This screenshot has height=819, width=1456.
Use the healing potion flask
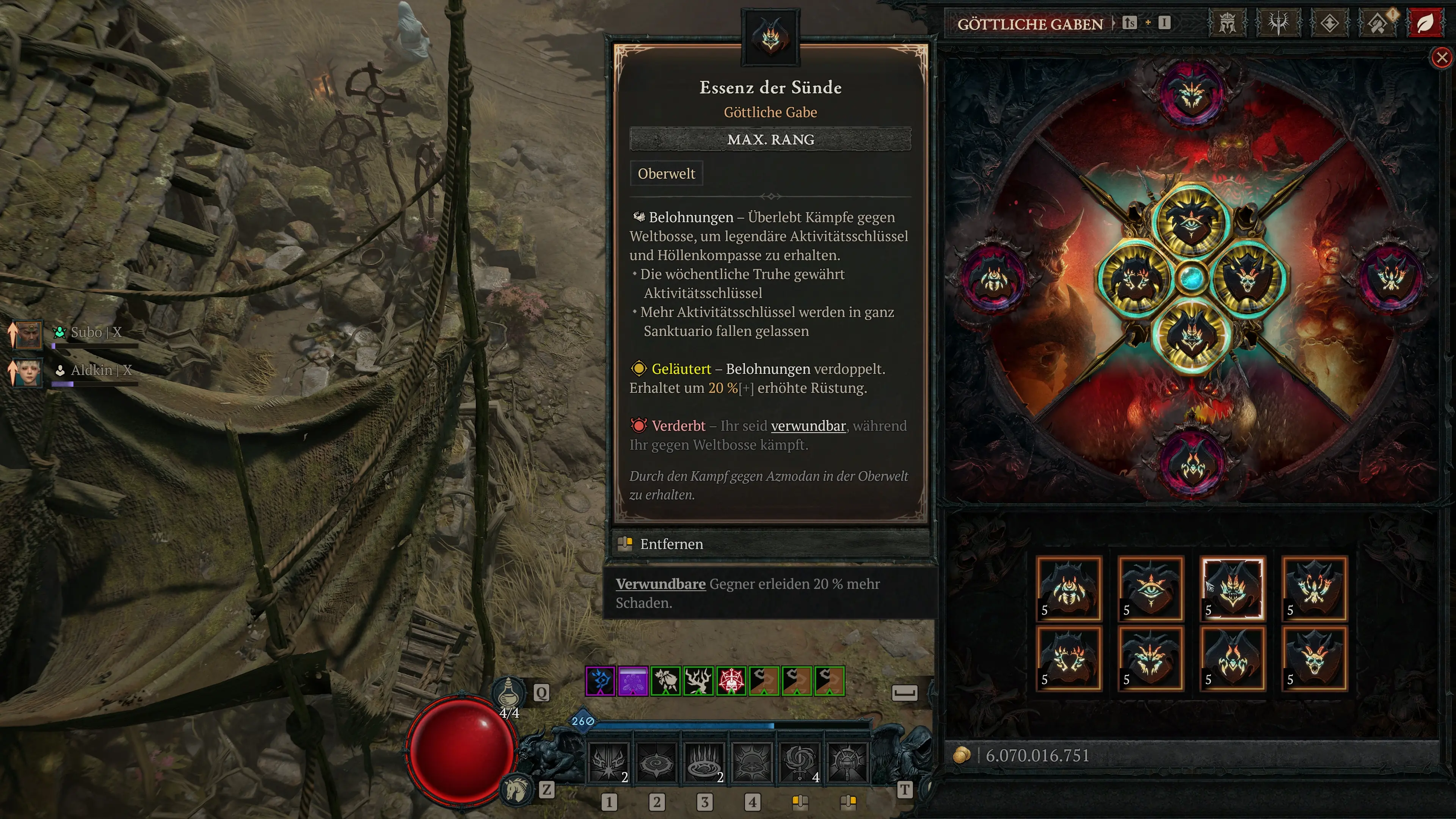tap(508, 692)
